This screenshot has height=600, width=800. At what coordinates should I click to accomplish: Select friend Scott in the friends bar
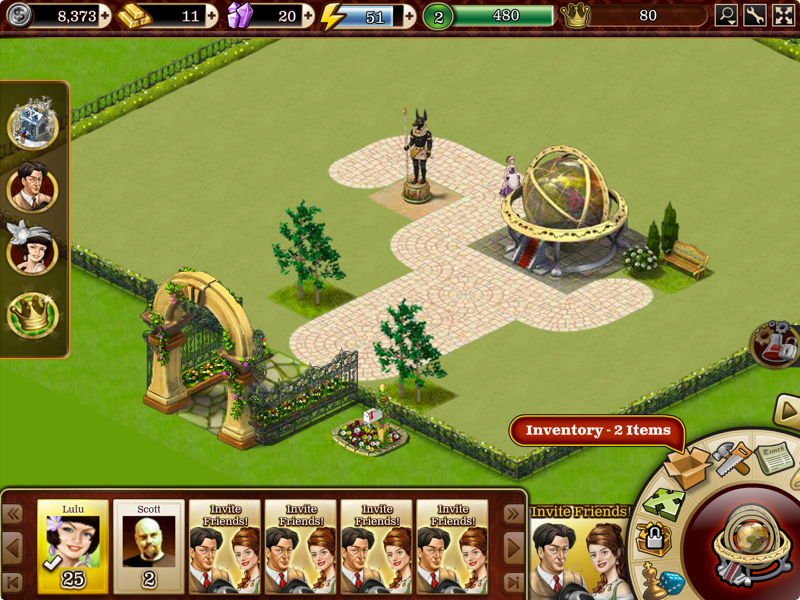(x=149, y=546)
